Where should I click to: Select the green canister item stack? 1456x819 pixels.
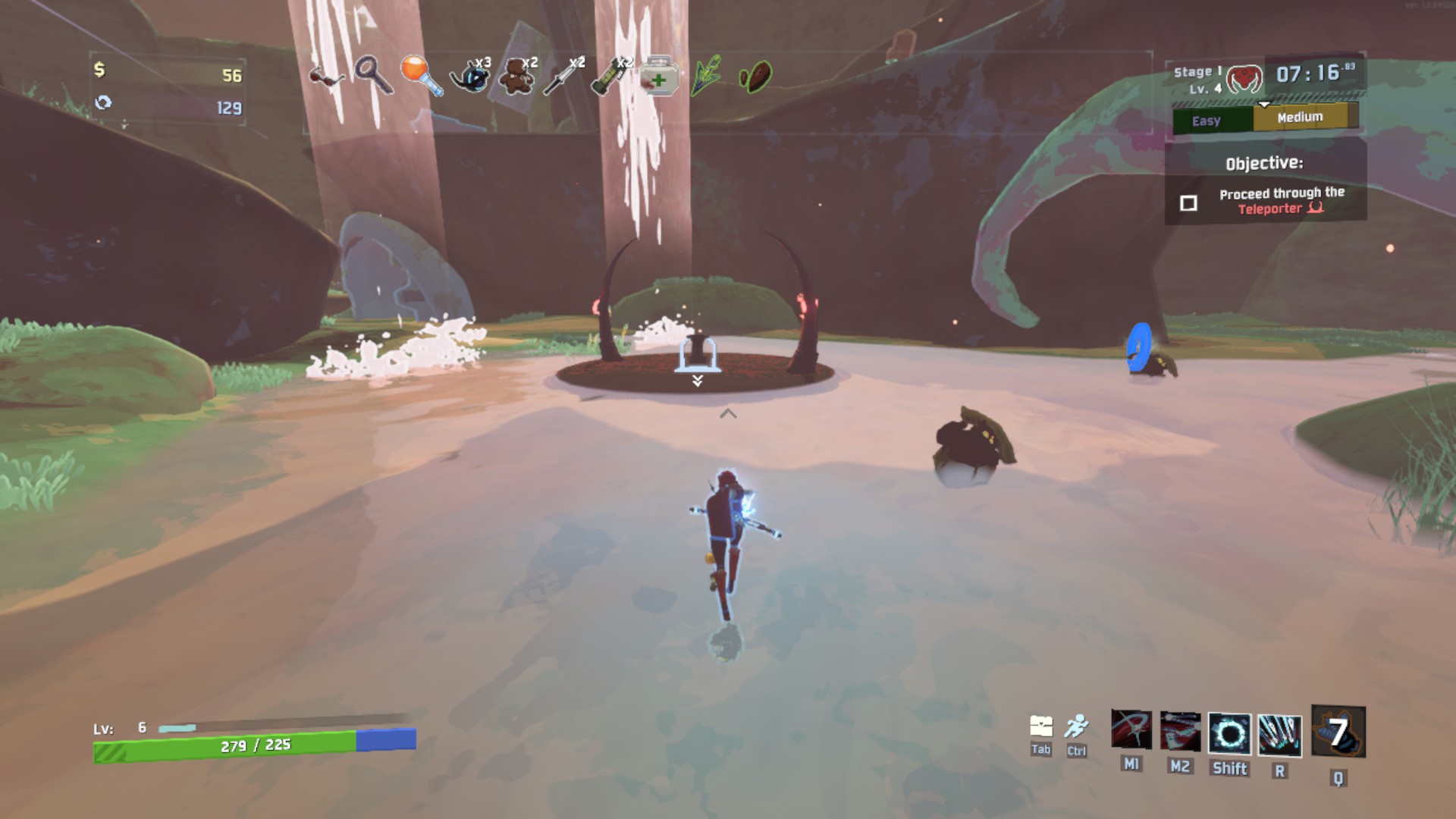coord(611,75)
